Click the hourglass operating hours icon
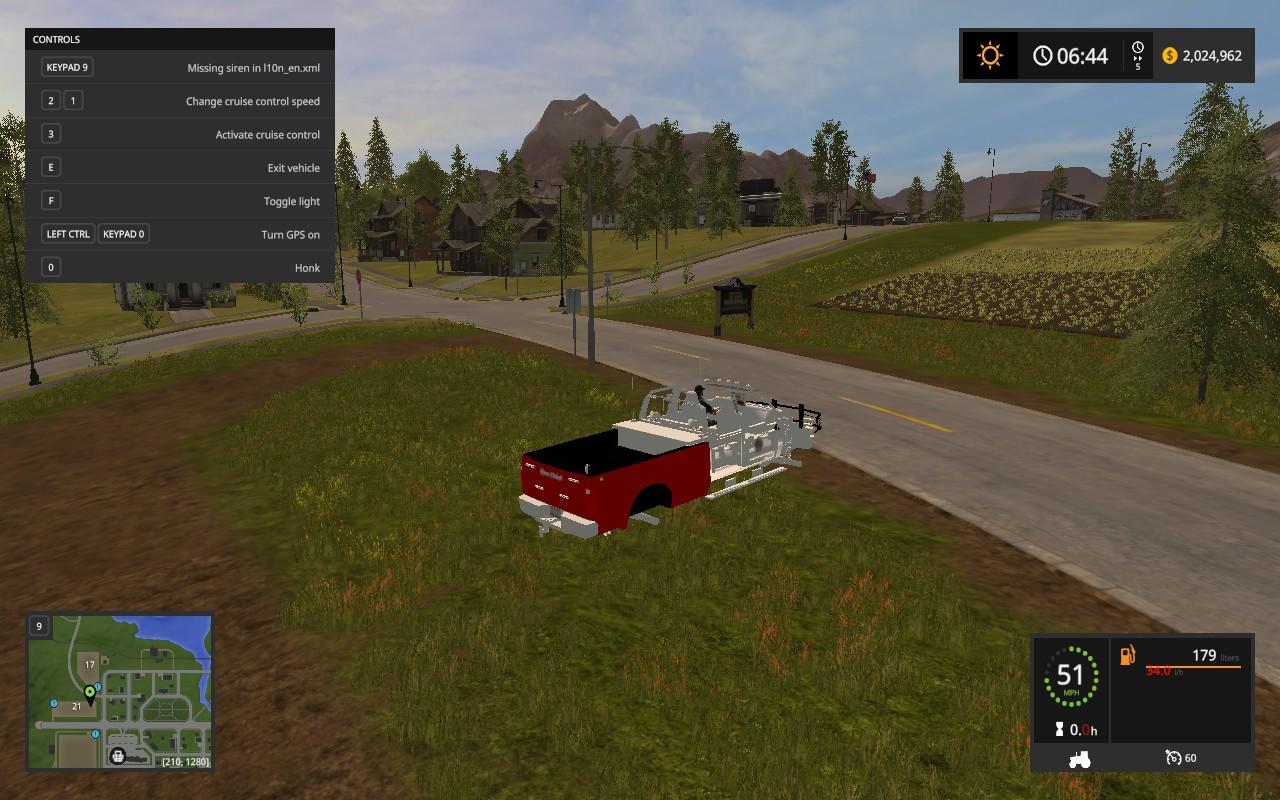The height and width of the screenshot is (800, 1280). [1059, 730]
